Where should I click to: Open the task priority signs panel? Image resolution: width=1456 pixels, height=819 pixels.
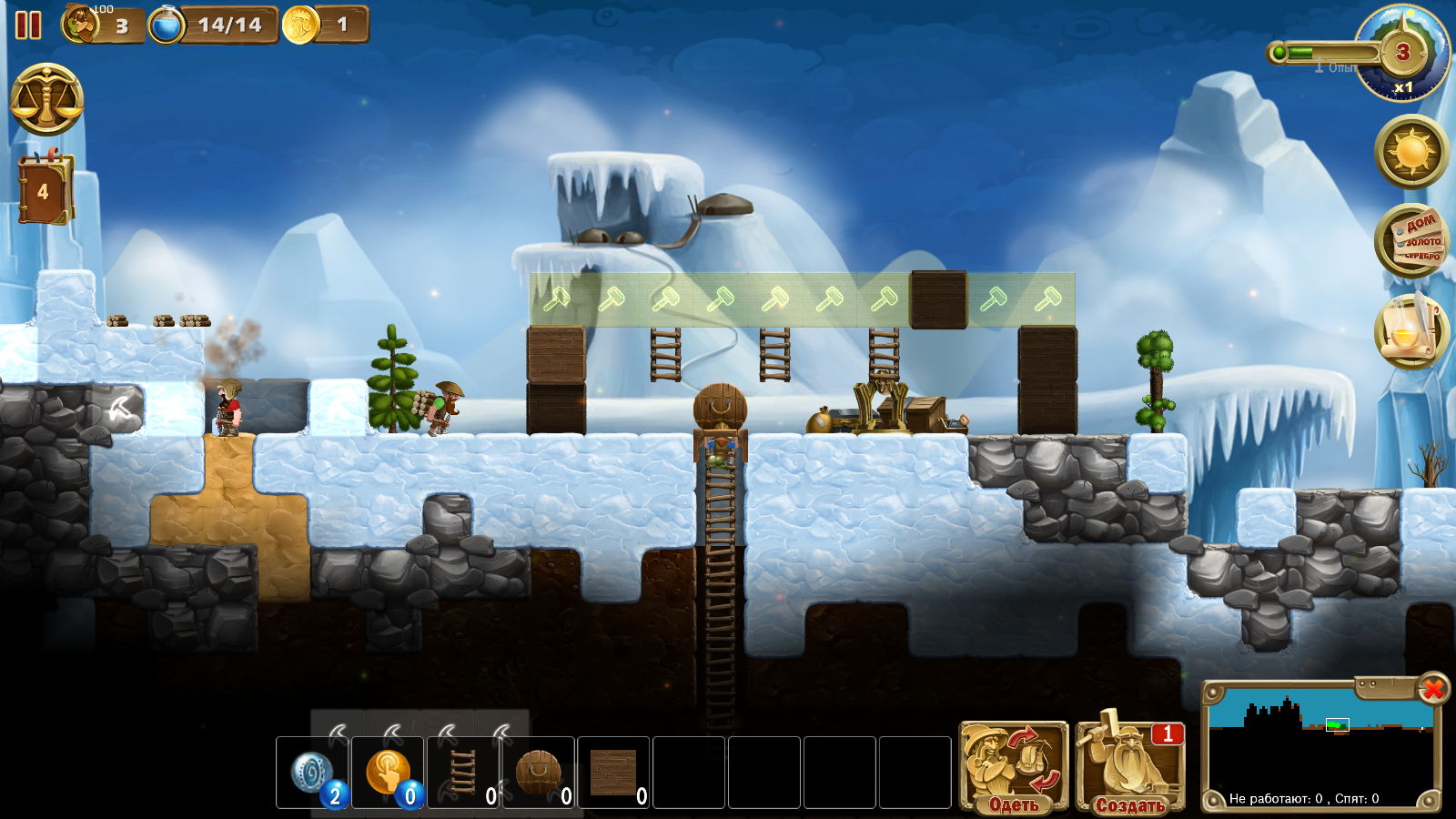[1411, 240]
